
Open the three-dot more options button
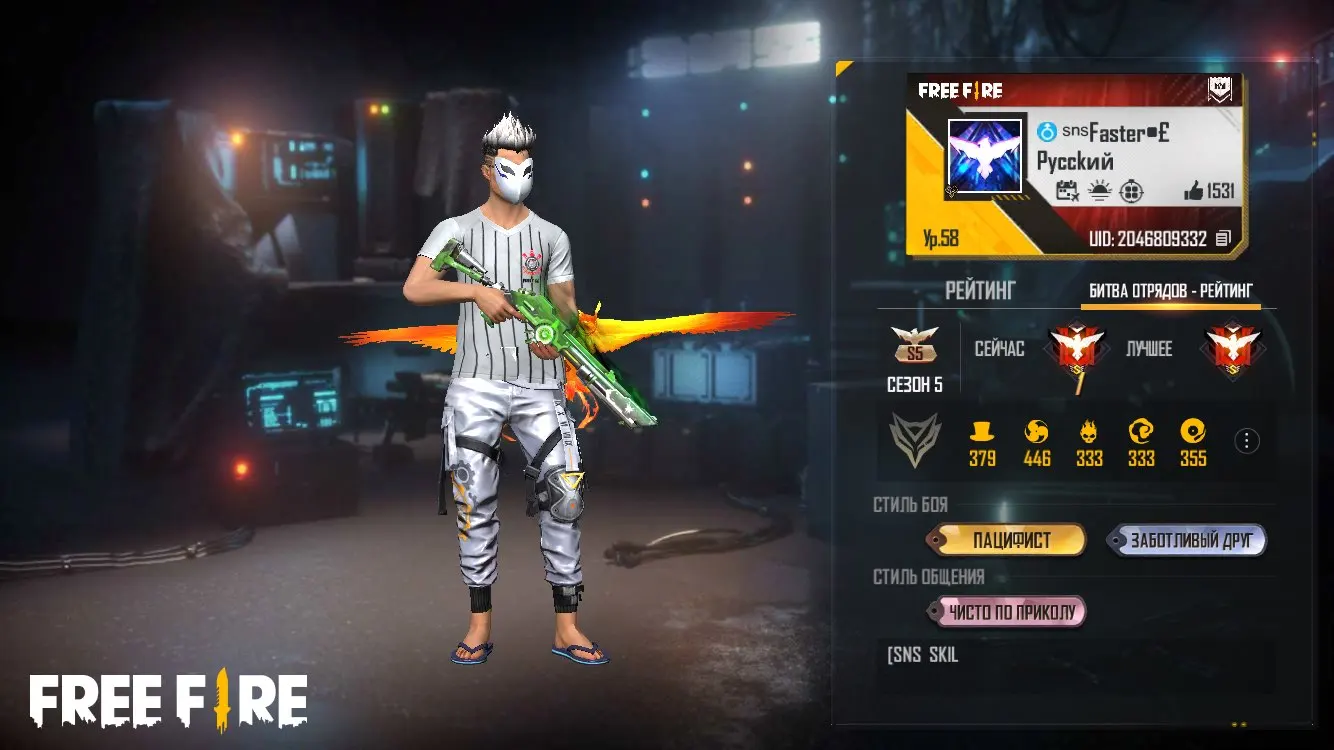click(1246, 441)
